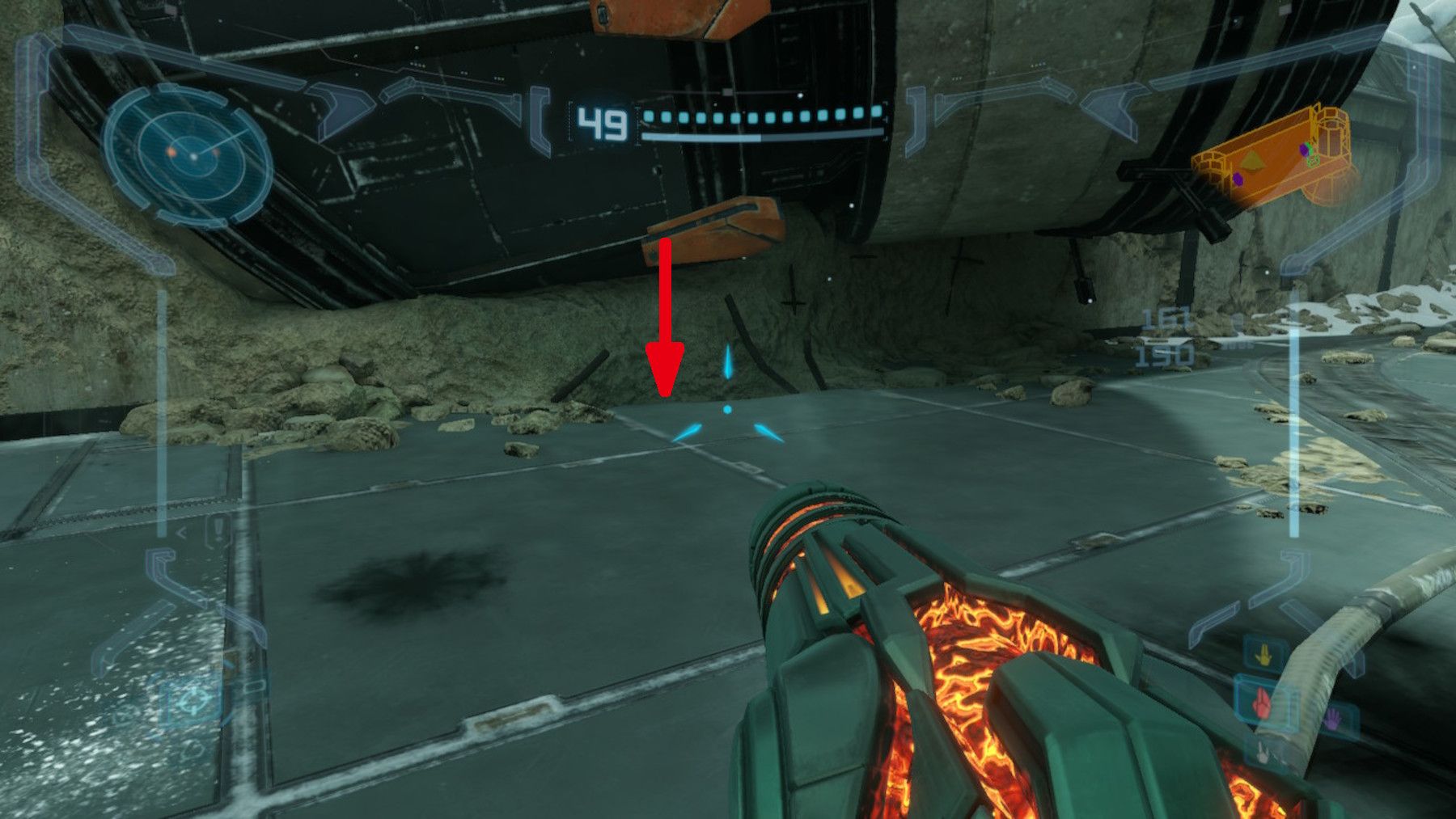This screenshot has width=1456, height=819.
Task: Click the exclamation alert indicator
Action: [x=217, y=529]
